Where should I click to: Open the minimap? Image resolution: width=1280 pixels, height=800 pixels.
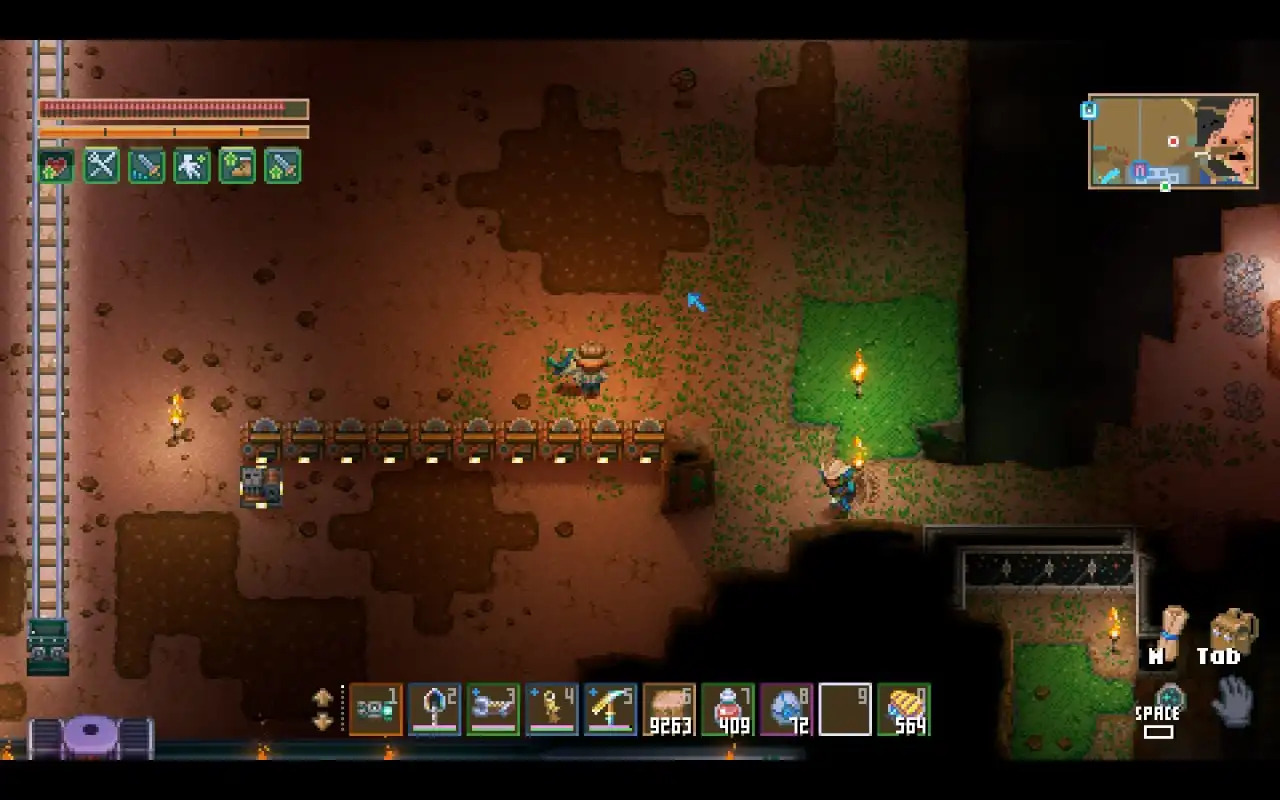(1173, 141)
